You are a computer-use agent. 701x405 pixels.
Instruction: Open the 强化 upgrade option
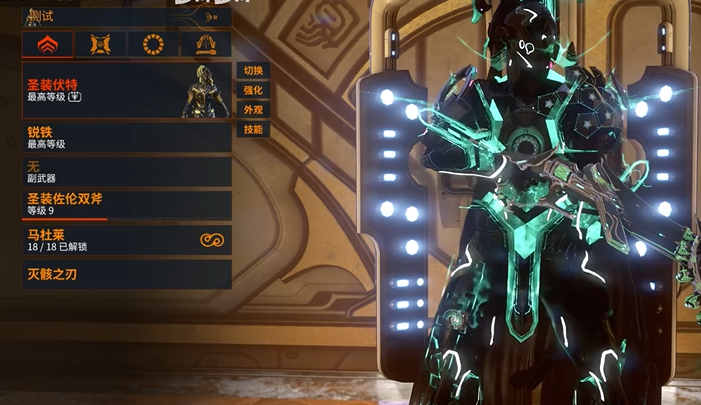[x=253, y=90]
